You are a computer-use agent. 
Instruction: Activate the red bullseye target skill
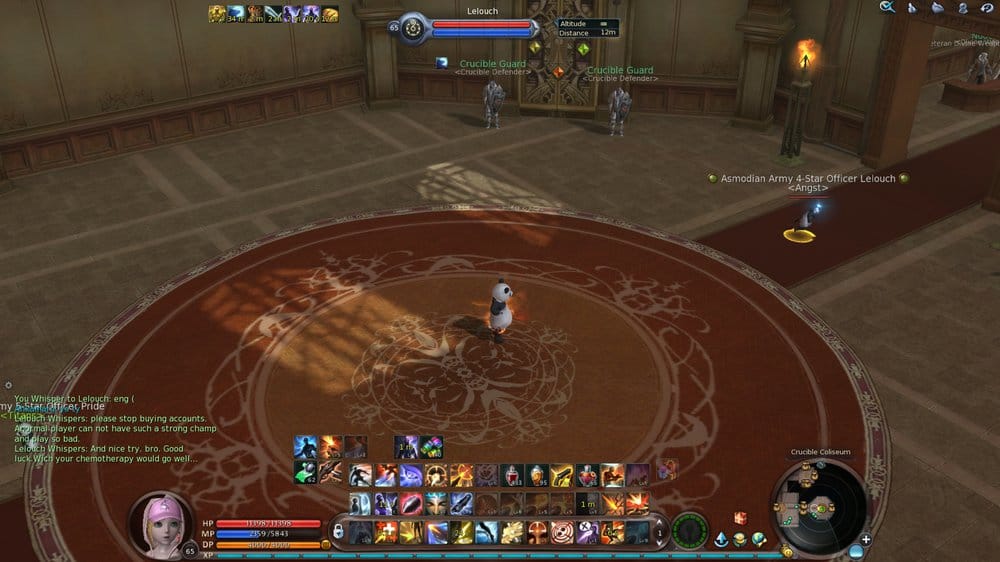(562, 532)
